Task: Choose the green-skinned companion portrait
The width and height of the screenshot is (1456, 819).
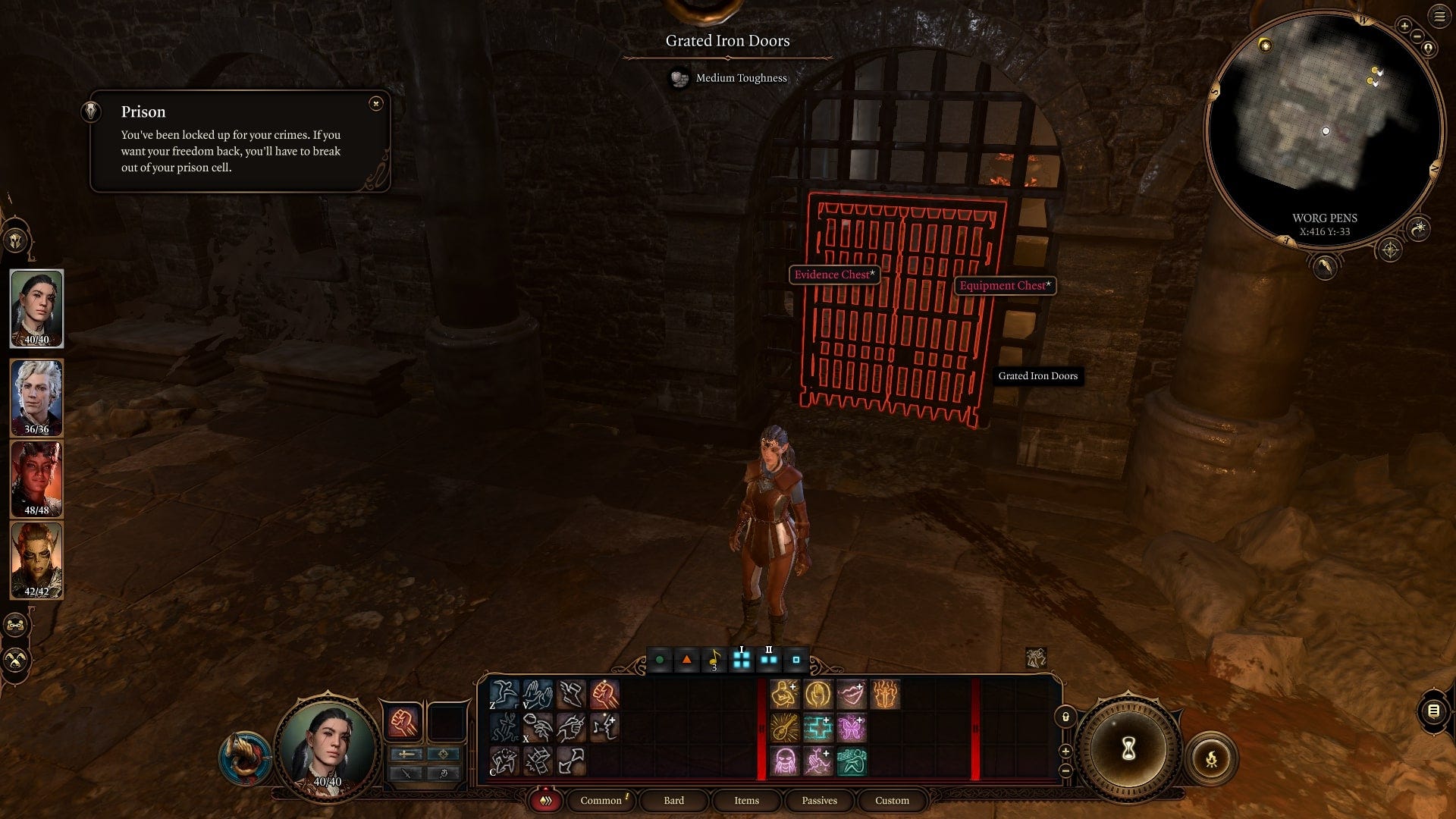Action: tap(36, 560)
